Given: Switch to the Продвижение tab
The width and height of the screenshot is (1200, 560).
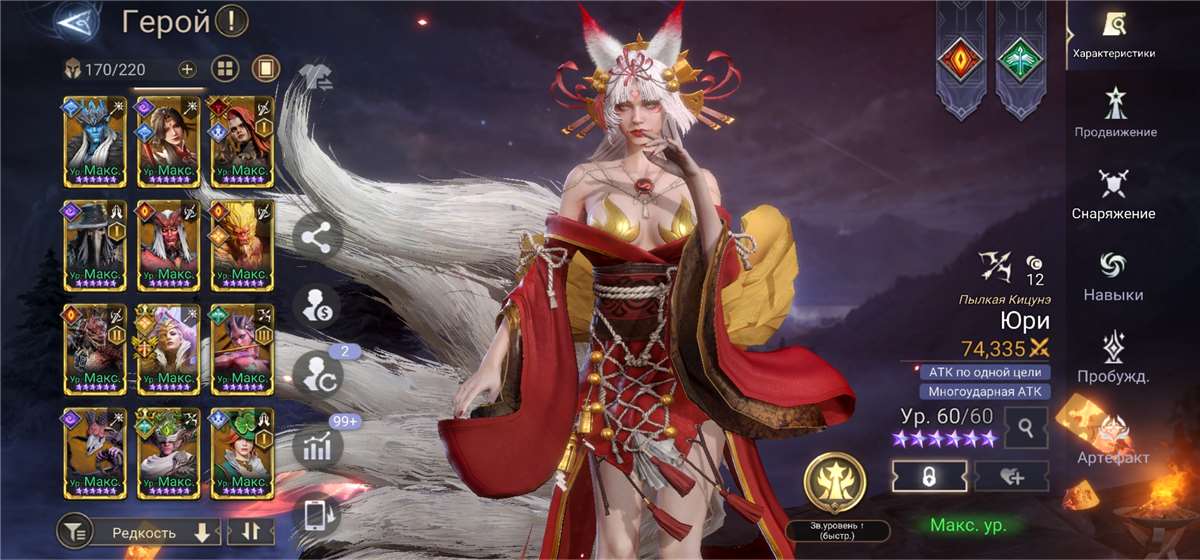Looking at the screenshot, I should 1115,112.
